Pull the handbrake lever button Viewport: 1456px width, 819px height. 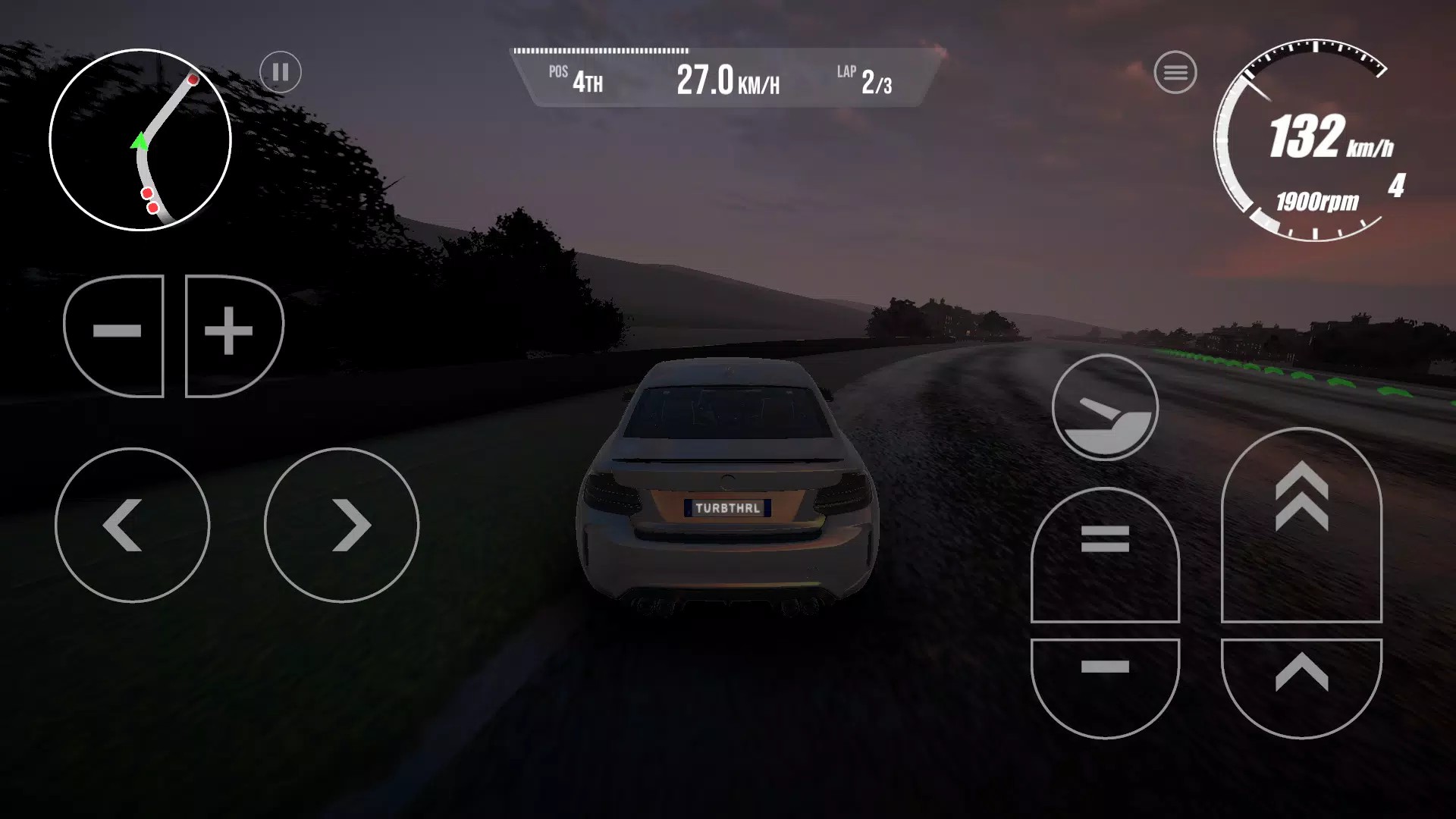pos(1105,407)
